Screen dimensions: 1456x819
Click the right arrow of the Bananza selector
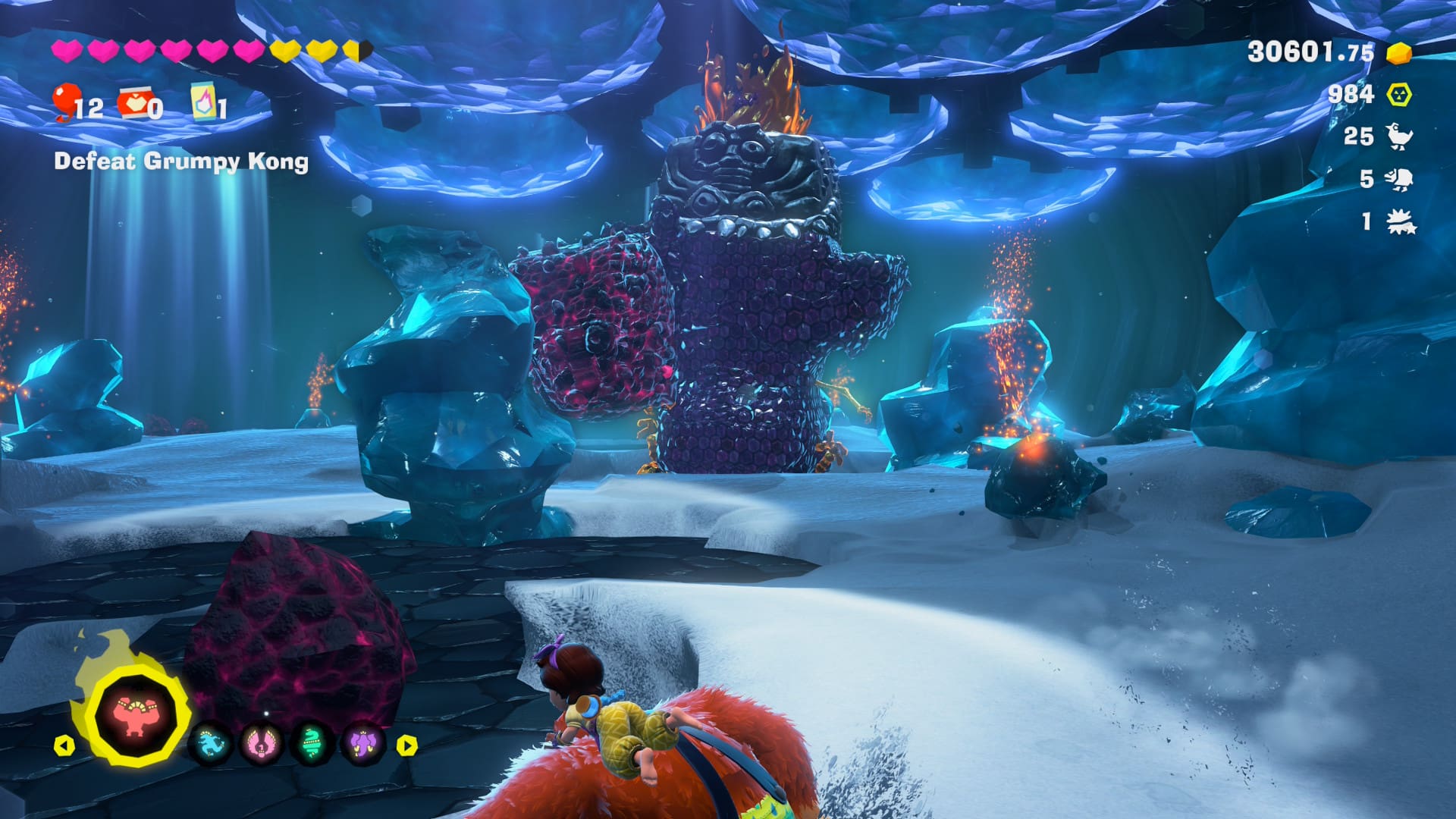(407, 745)
